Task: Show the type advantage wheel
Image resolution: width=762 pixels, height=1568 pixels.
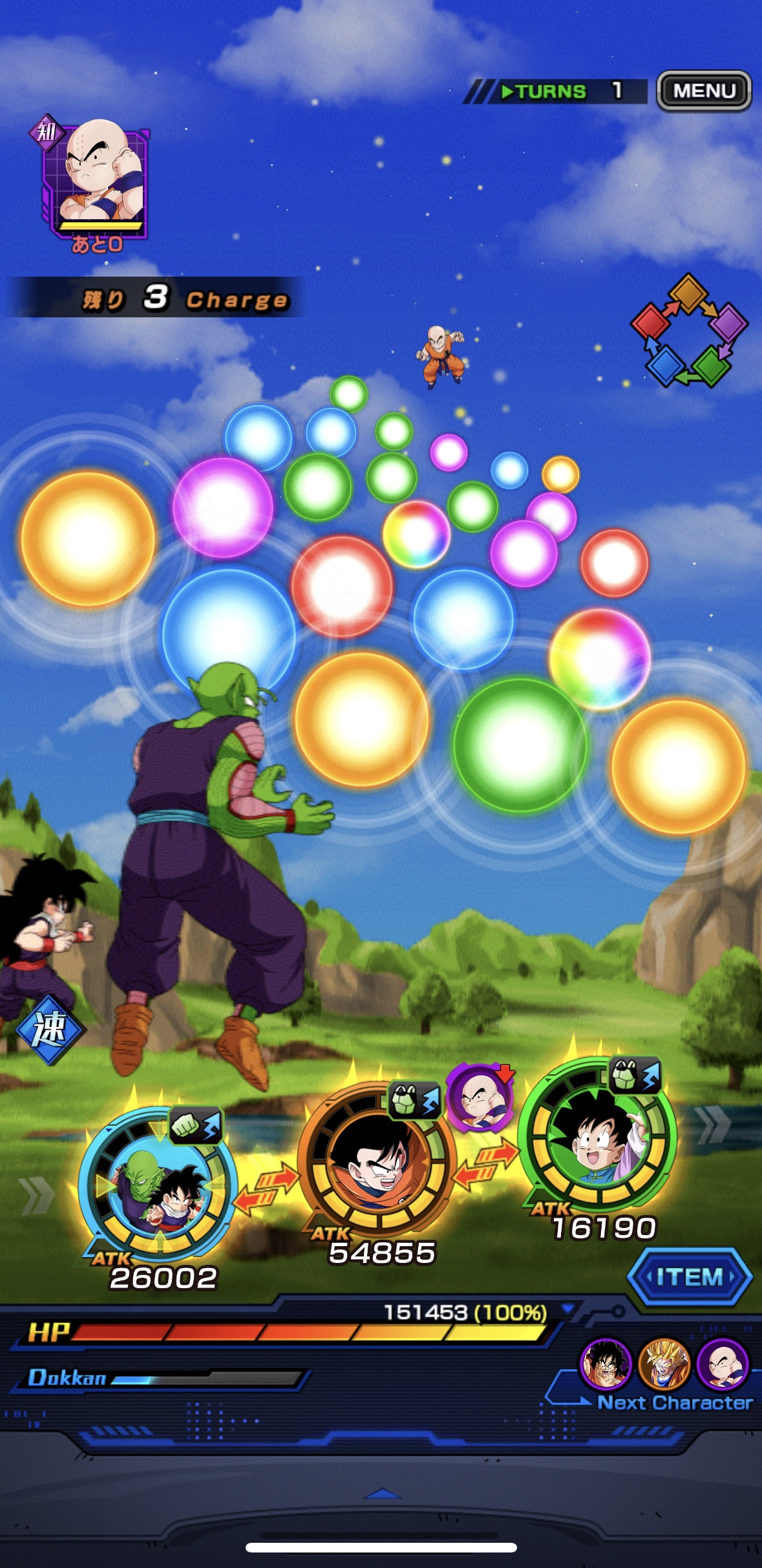Action: click(x=689, y=330)
